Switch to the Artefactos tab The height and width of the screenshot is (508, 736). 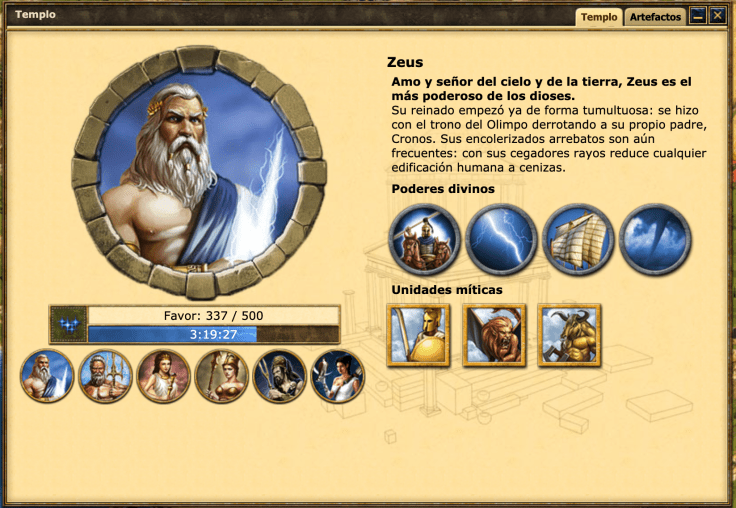(x=656, y=17)
